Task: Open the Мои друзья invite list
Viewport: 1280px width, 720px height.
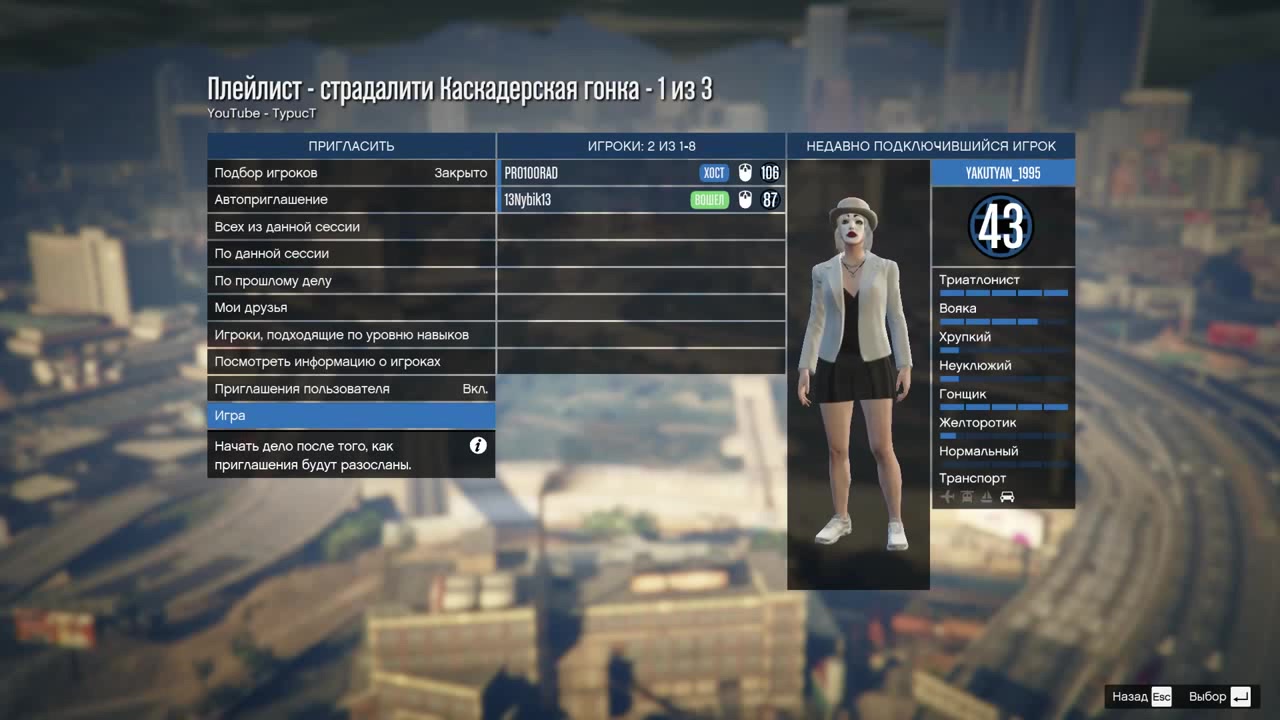Action: [x=350, y=308]
